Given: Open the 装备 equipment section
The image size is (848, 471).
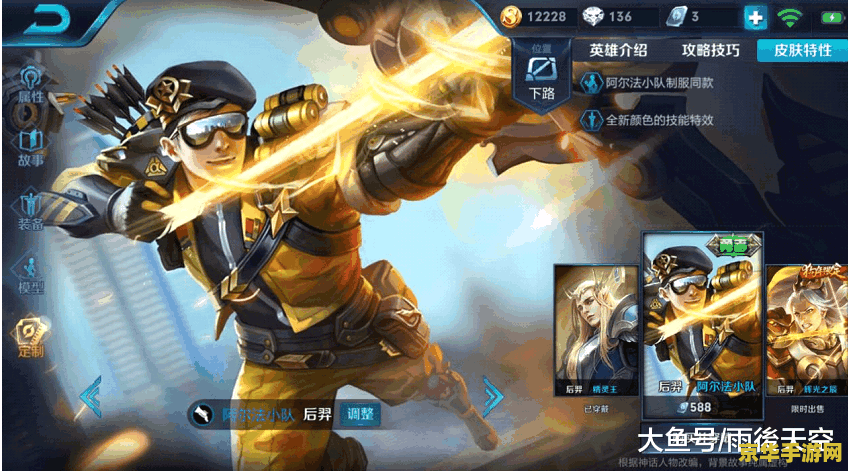Looking at the screenshot, I should [29, 209].
